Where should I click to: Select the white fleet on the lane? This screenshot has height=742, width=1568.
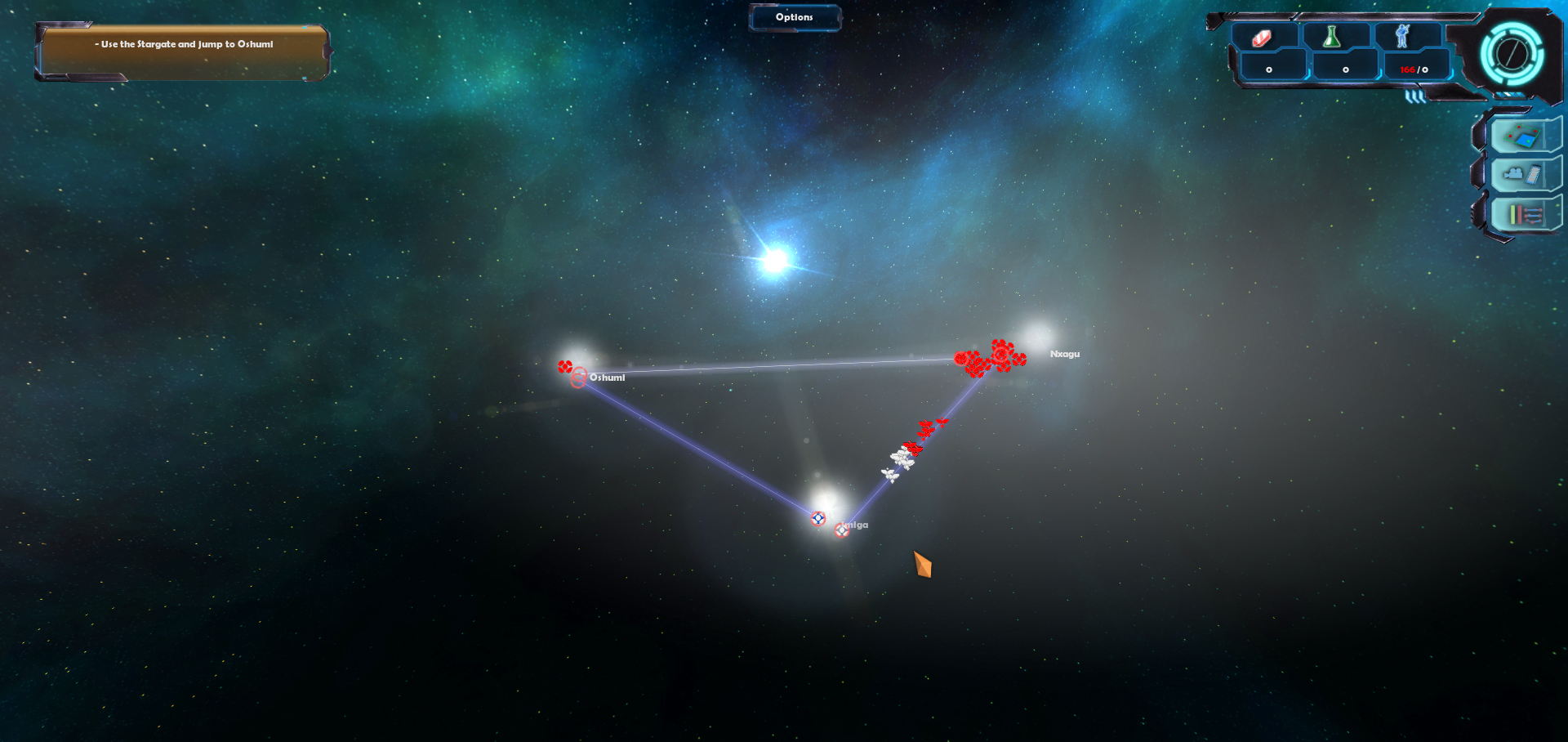click(898, 463)
